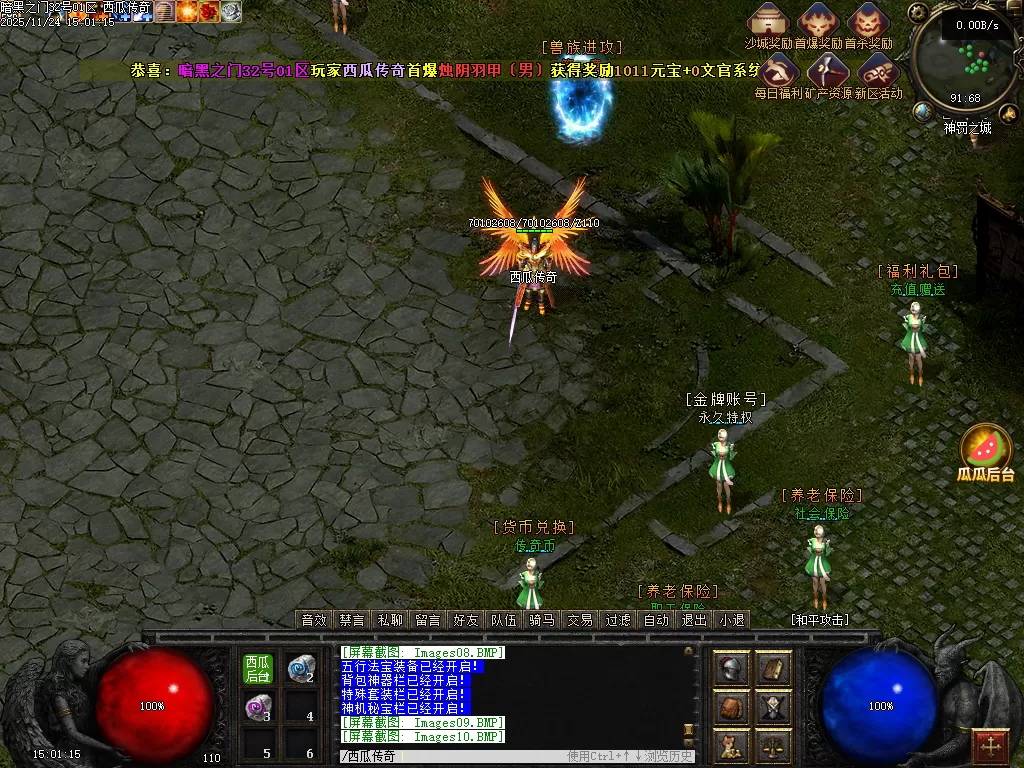
Task: Toggle the 自动 auto button
Action: click(x=656, y=620)
